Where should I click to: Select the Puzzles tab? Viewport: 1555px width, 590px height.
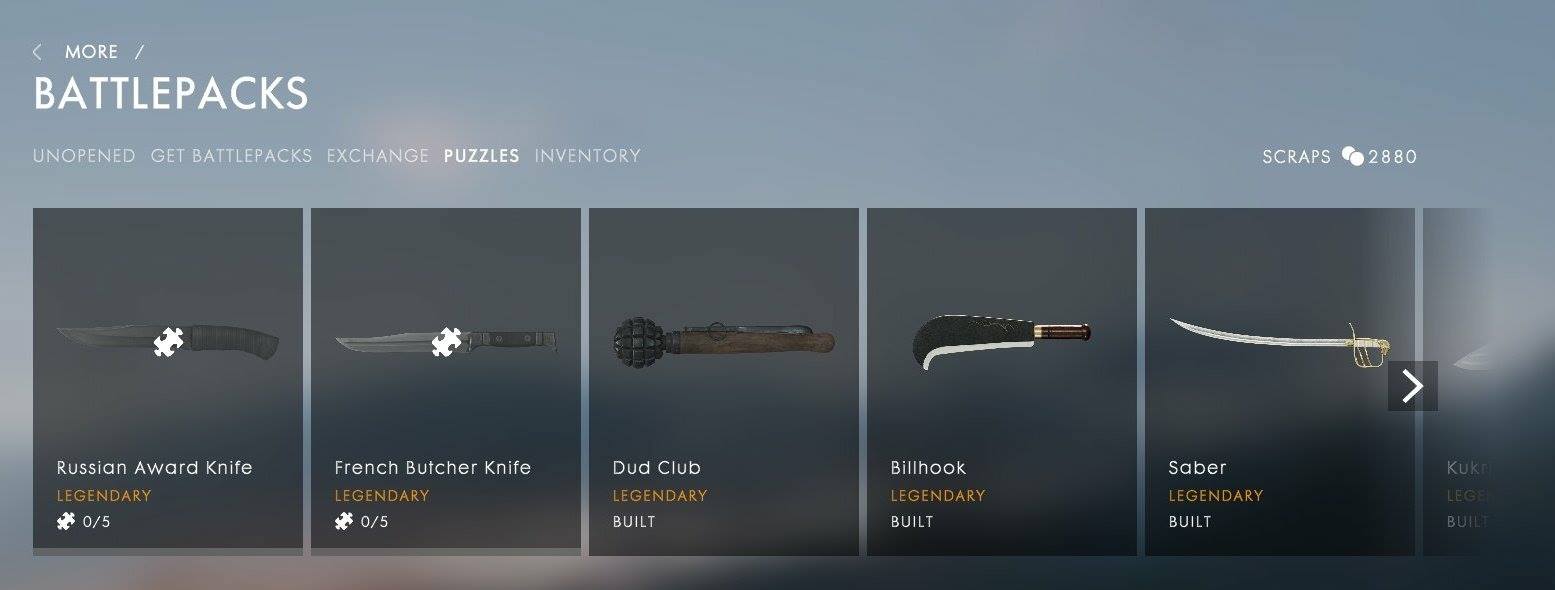click(x=481, y=156)
